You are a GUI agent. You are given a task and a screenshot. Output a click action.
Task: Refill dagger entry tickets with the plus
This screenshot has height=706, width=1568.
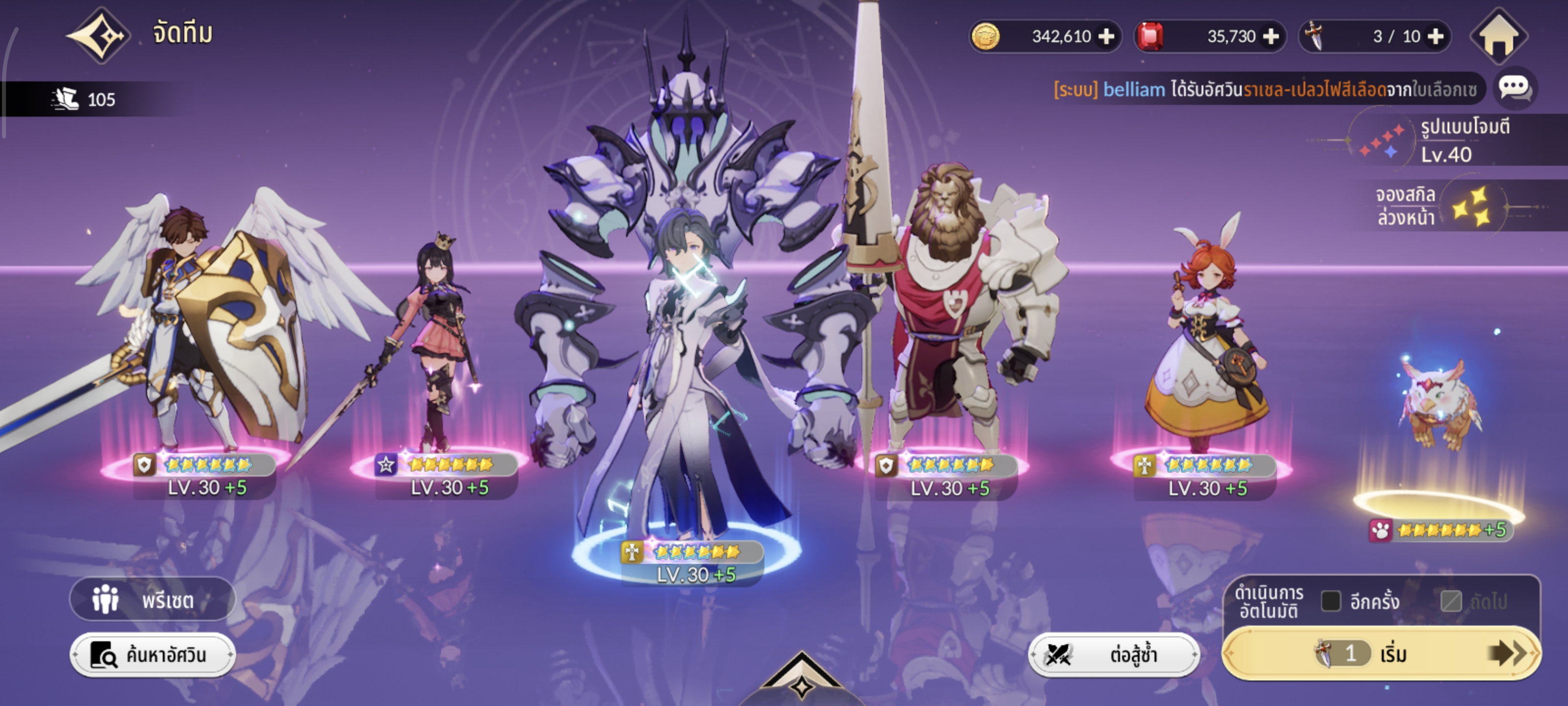(1435, 37)
